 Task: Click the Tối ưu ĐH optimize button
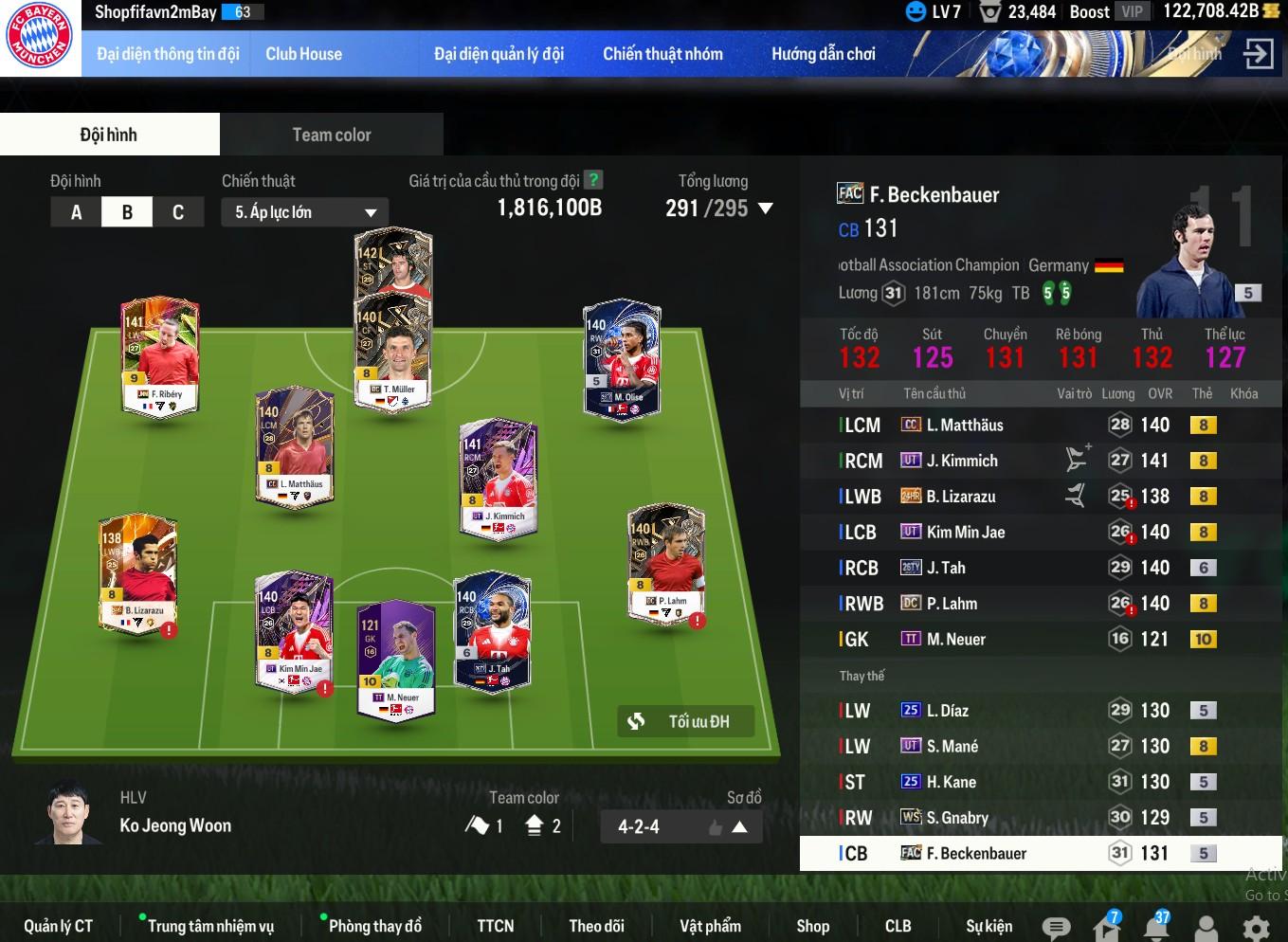tap(685, 721)
